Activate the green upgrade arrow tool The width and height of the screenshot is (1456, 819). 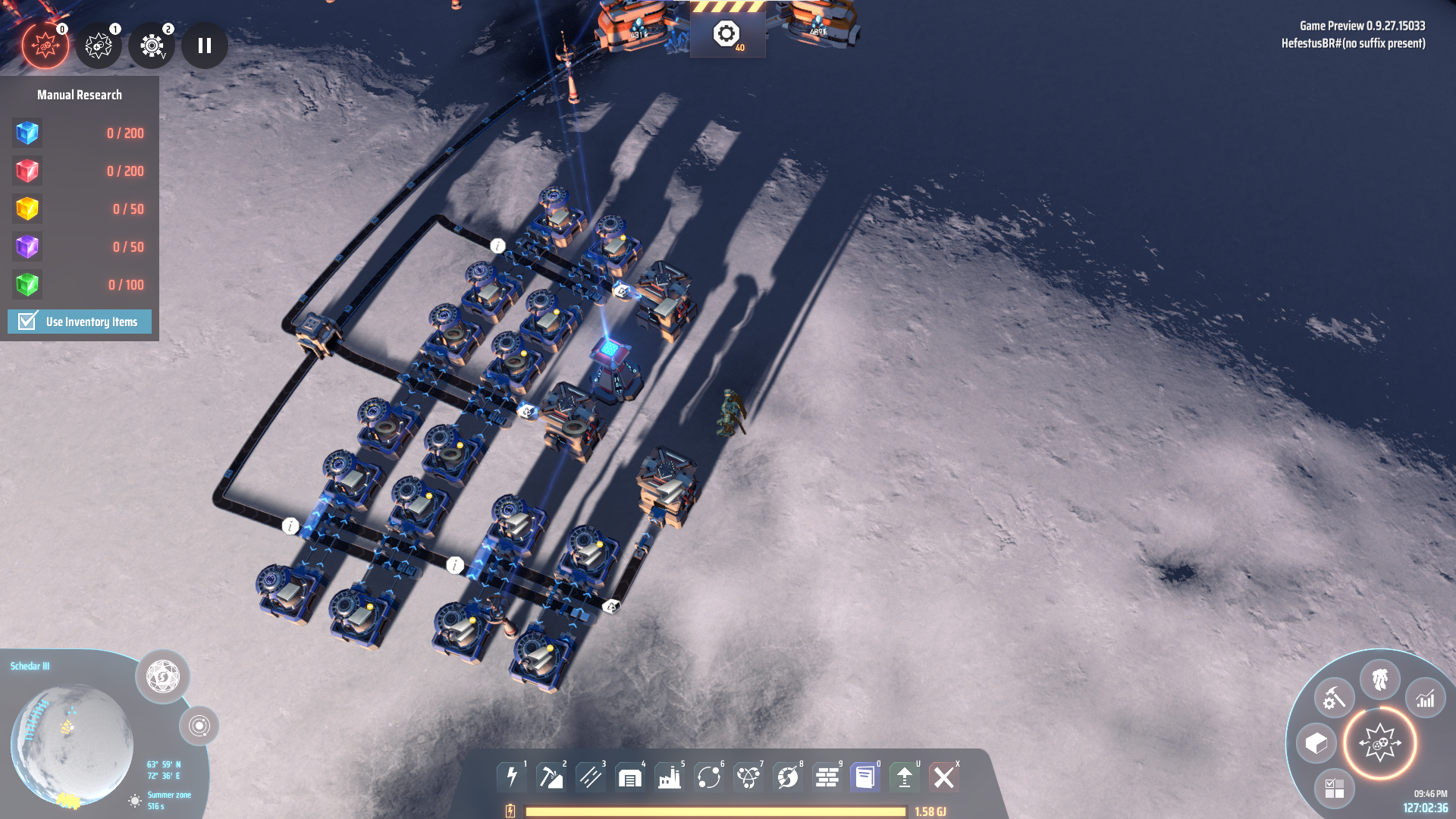coord(905,777)
